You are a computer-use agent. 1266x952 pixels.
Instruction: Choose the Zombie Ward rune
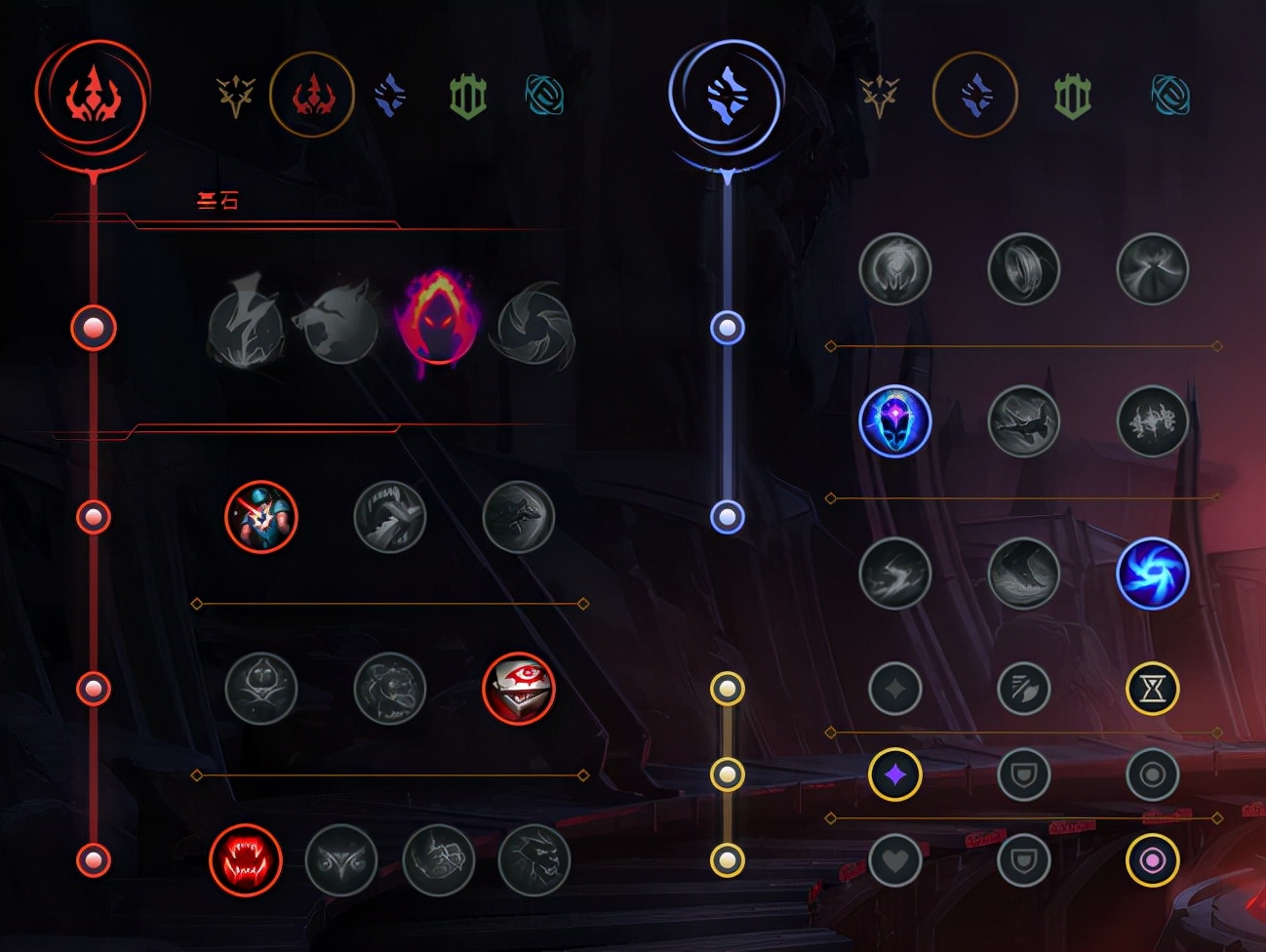(261, 688)
